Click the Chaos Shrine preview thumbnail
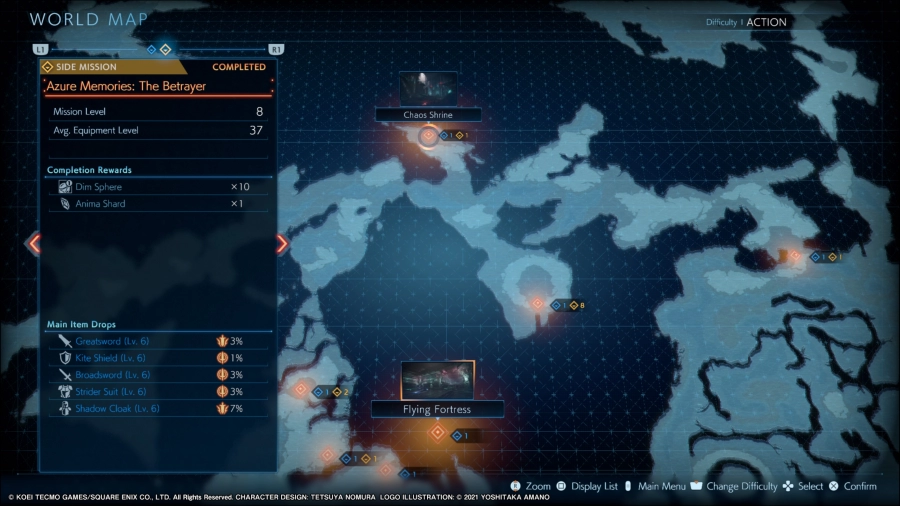 [x=428, y=89]
